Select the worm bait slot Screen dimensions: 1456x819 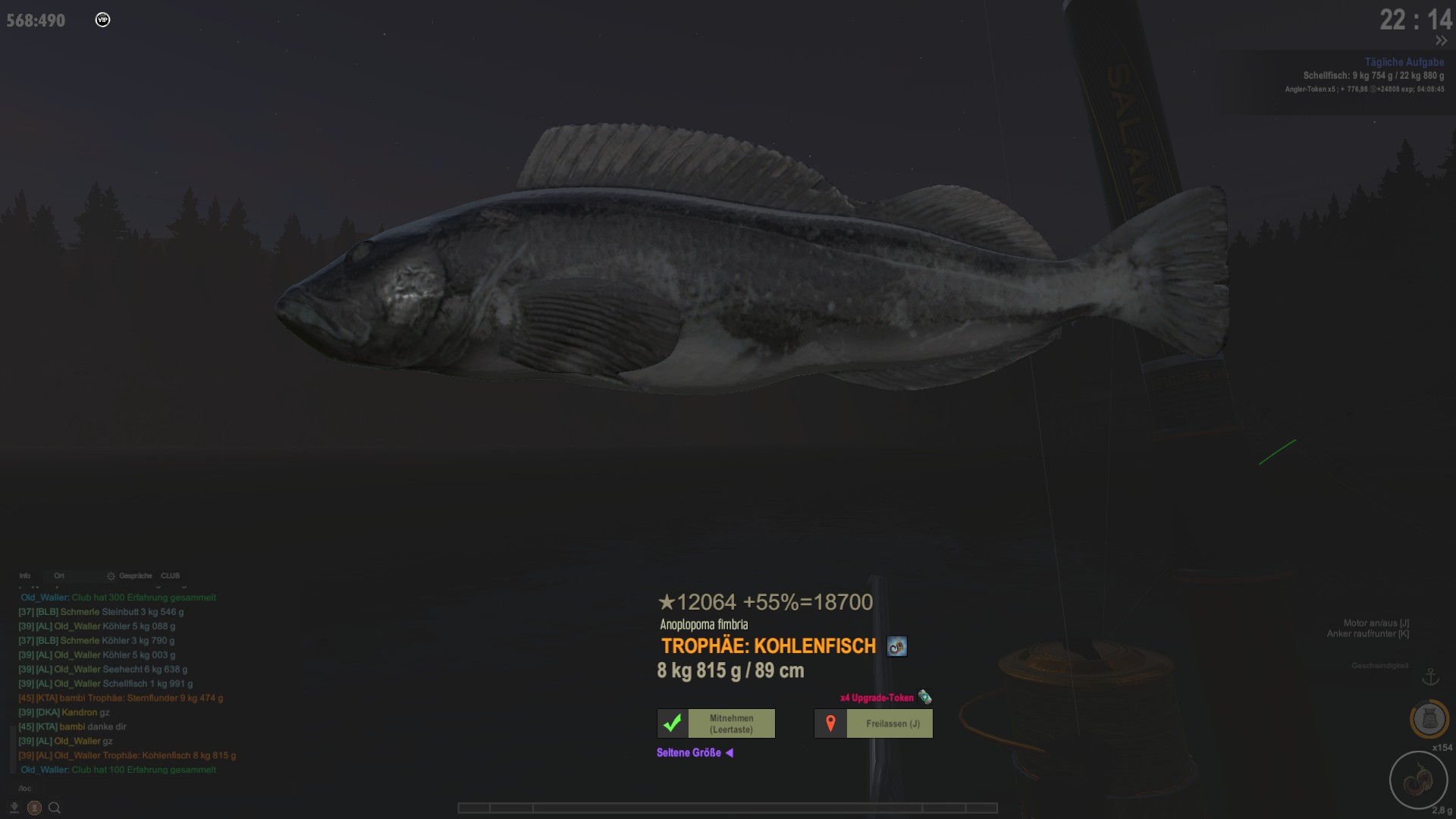point(1417,780)
